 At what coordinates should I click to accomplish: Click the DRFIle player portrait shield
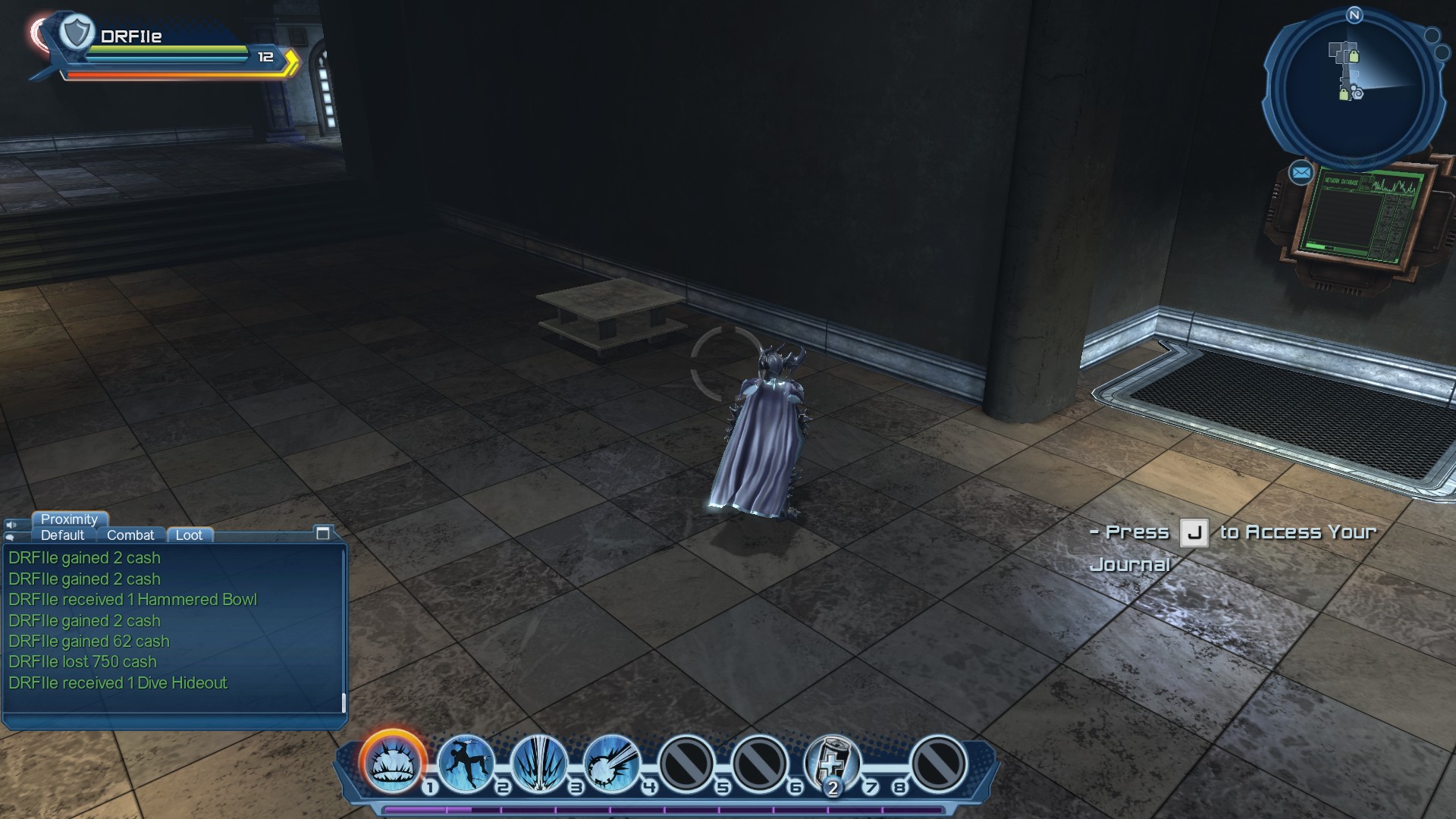coord(76,33)
